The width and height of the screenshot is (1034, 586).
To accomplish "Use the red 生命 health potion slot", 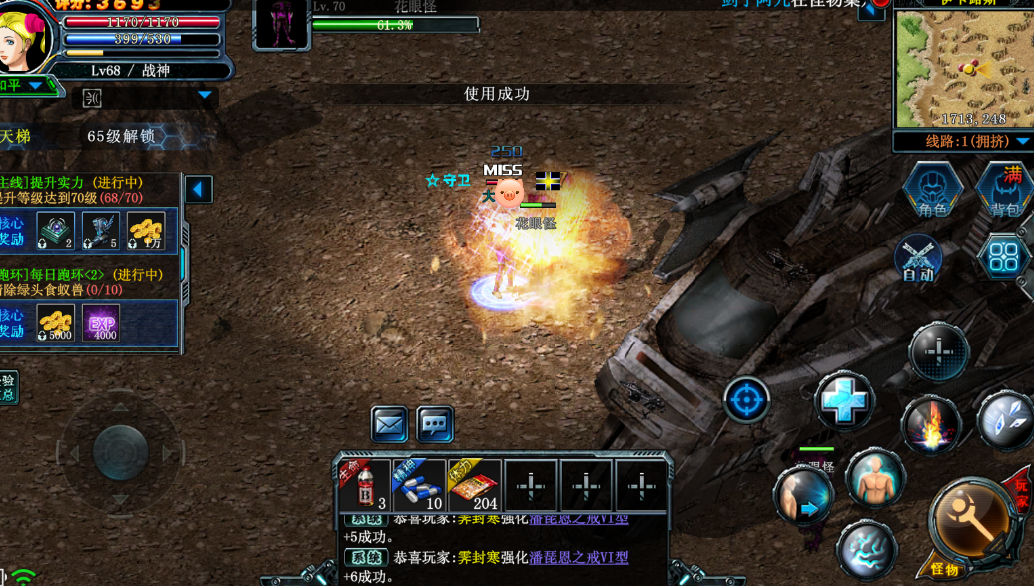I will [x=364, y=486].
